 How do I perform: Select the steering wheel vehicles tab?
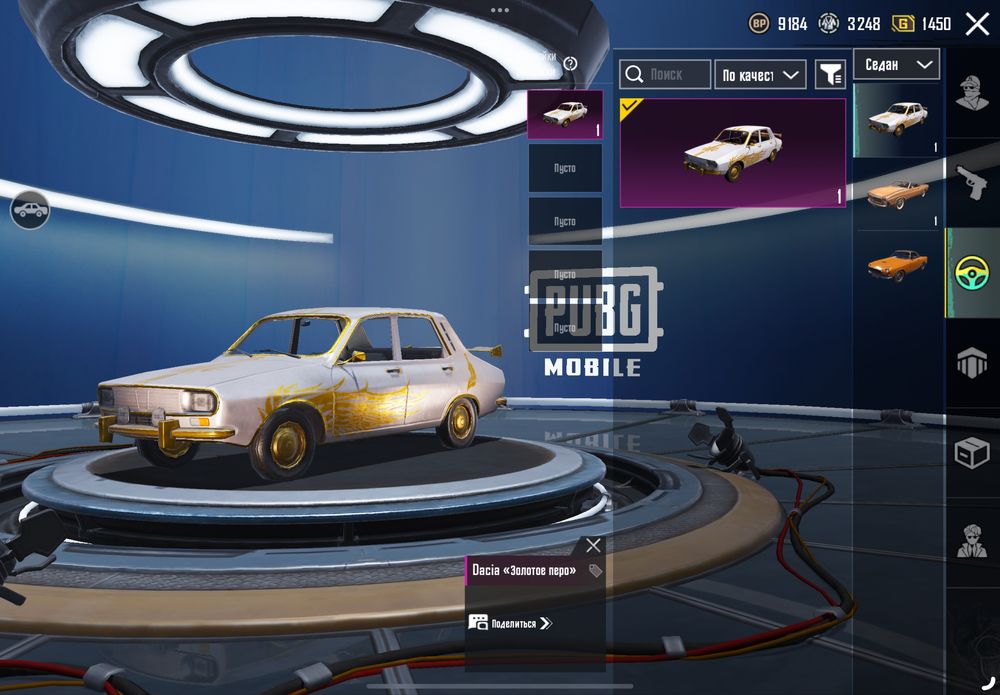(972, 273)
